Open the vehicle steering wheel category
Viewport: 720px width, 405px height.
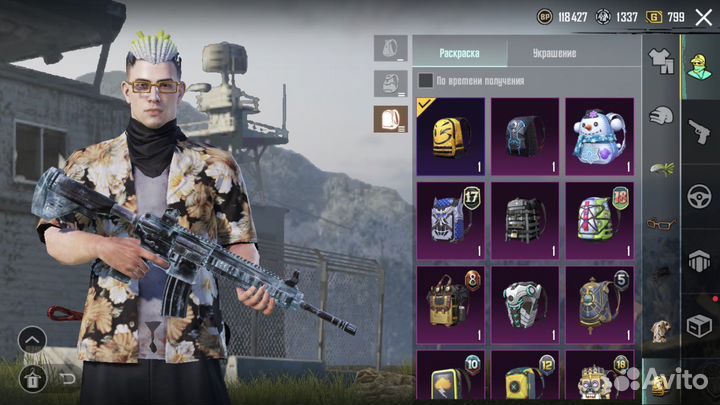click(x=698, y=196)
